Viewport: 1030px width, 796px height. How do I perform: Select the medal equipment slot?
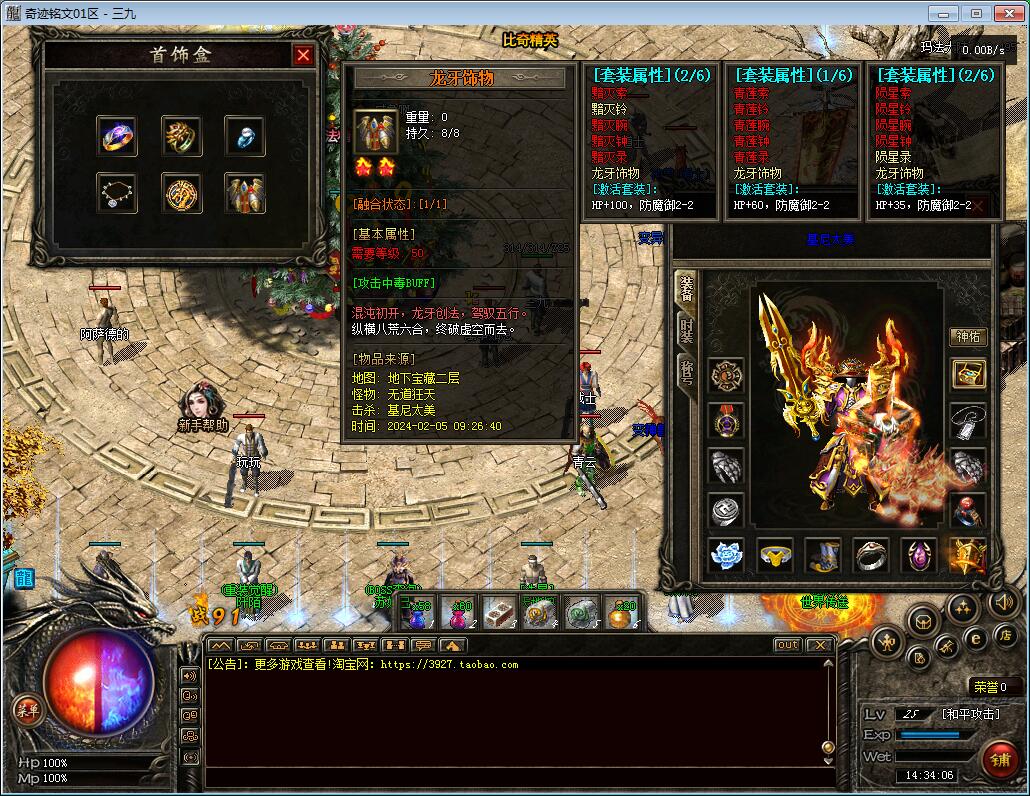coord(727,421)
